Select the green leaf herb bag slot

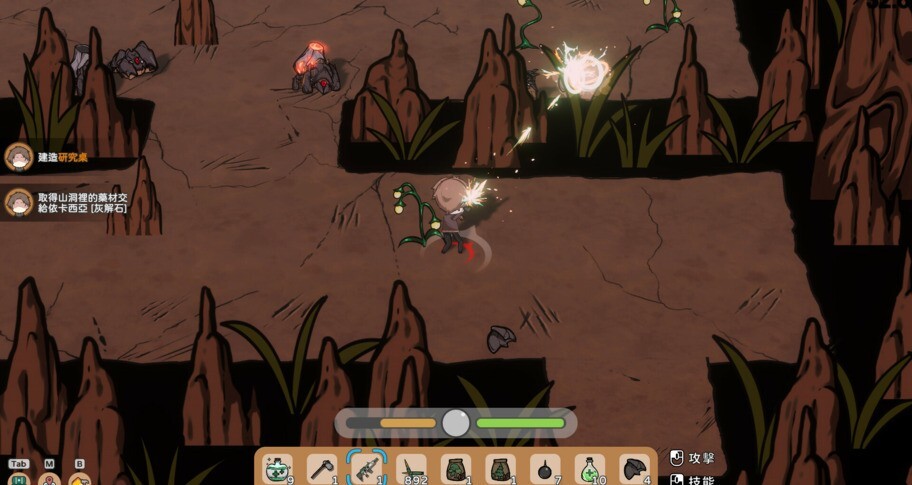point(456,468)
